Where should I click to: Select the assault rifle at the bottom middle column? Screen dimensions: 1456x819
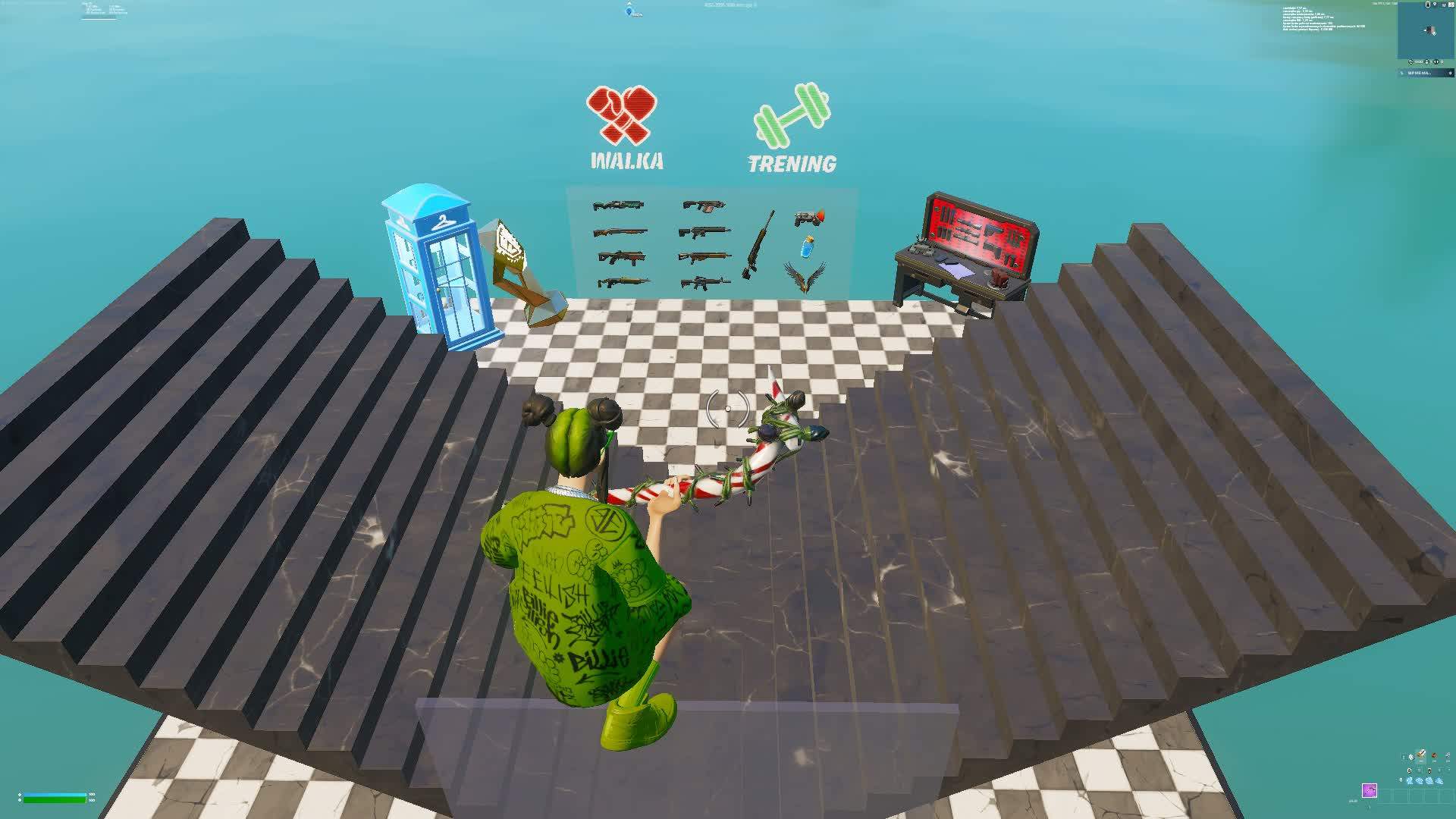705,283
